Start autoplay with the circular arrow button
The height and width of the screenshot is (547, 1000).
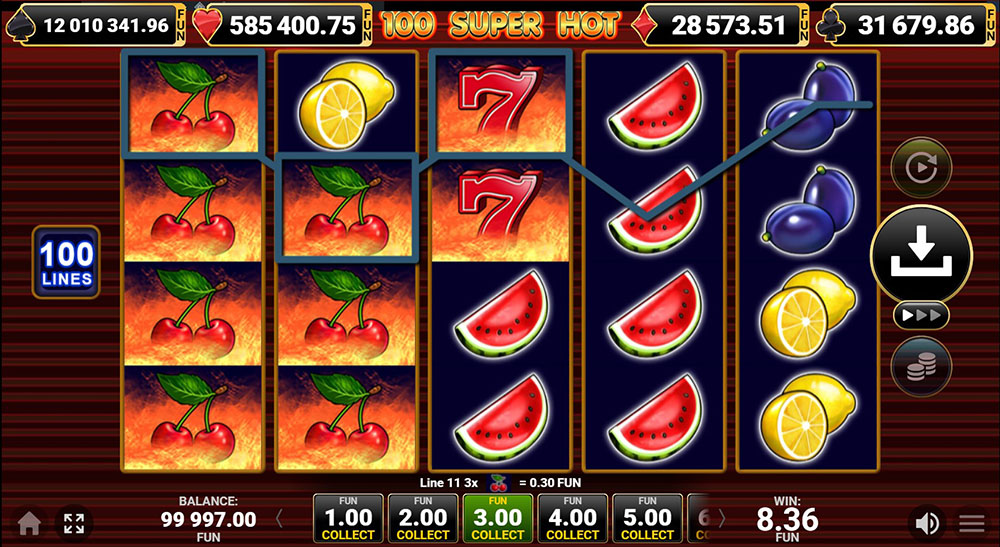[920, 166]
